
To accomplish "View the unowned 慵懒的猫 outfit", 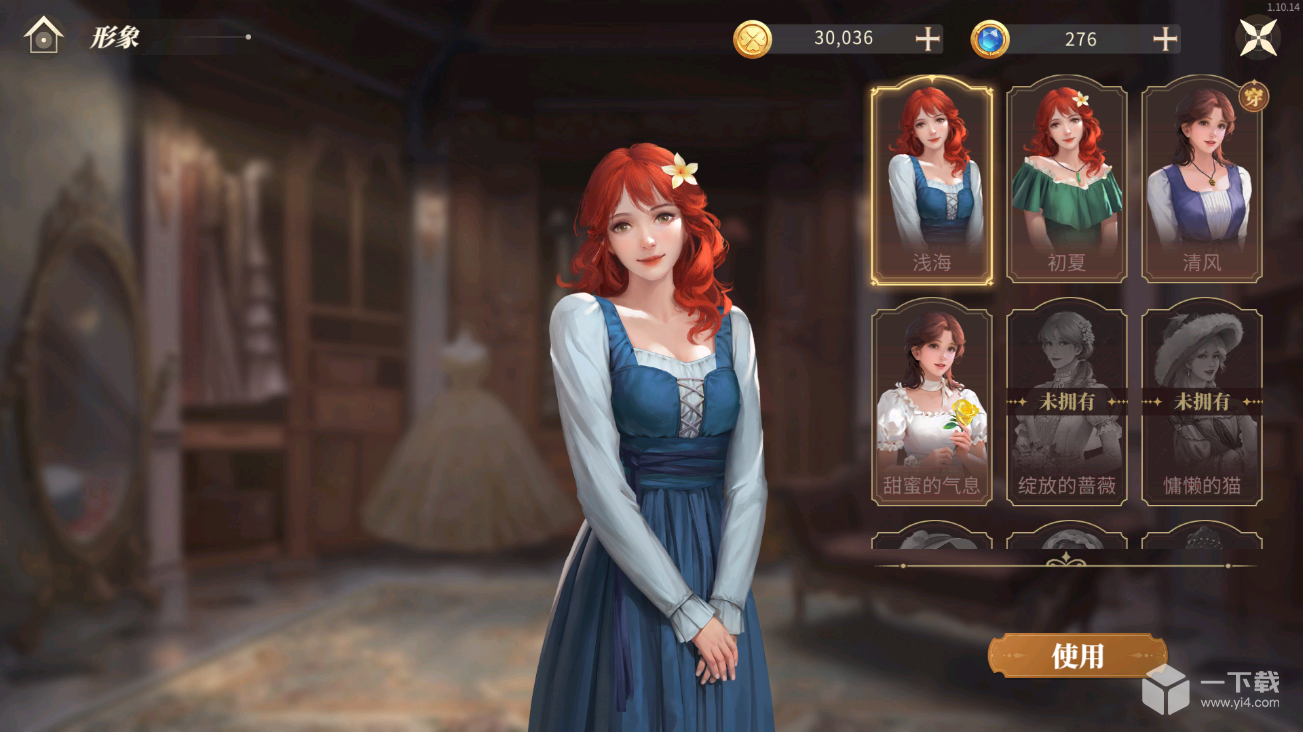I will tap(1201, 403).
